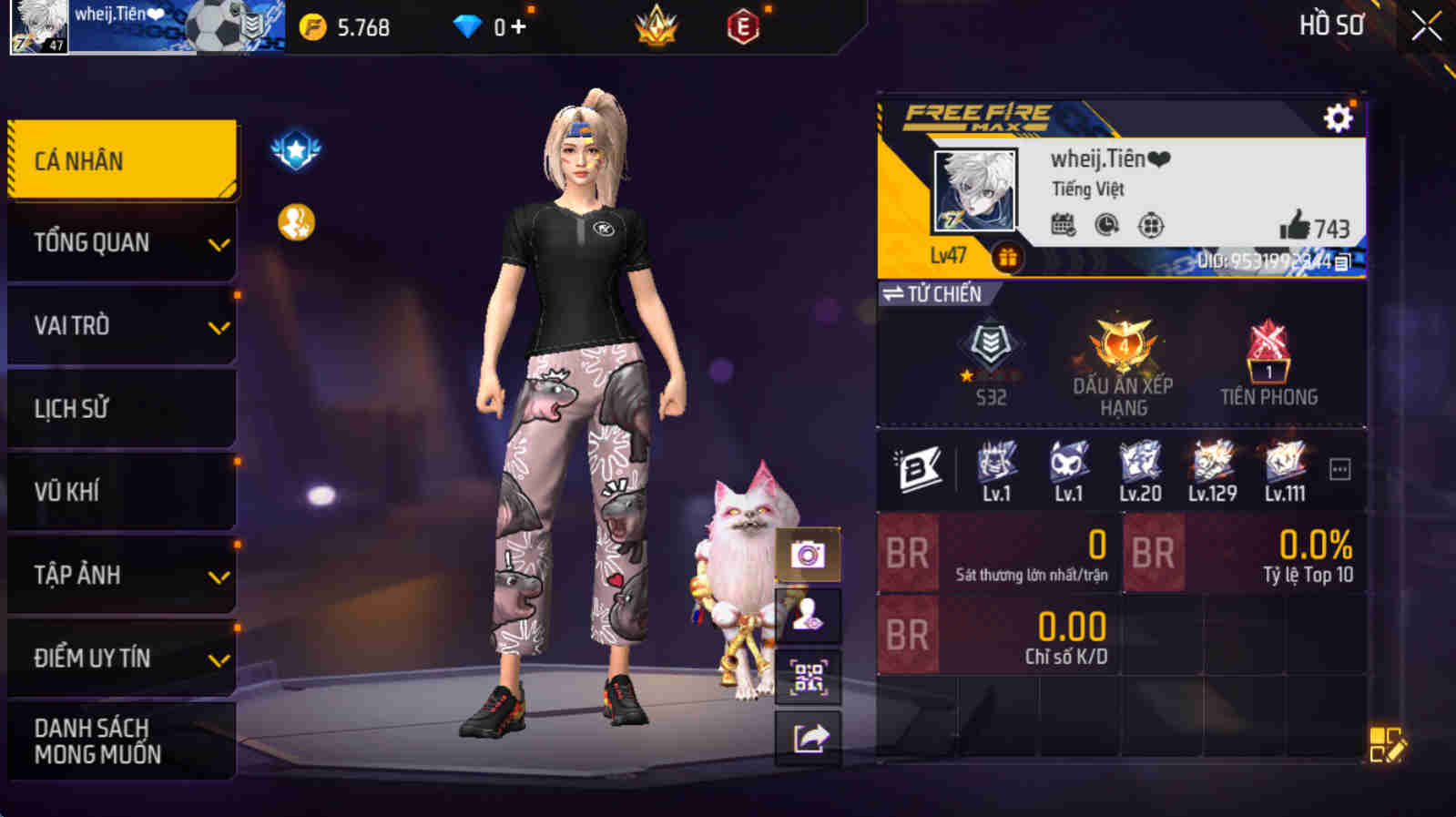Toggle the TỬ CHIẾN mode switch arrows
1456x817 pixels.
pyautogui.click(x=893, y=293)
